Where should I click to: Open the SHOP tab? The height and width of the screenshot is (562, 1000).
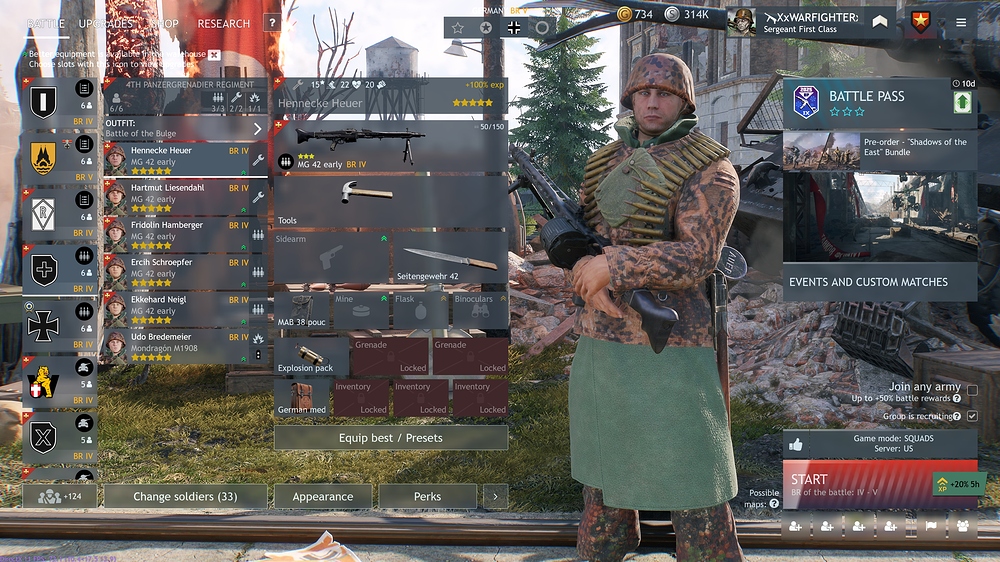click(x=164, y=23)
